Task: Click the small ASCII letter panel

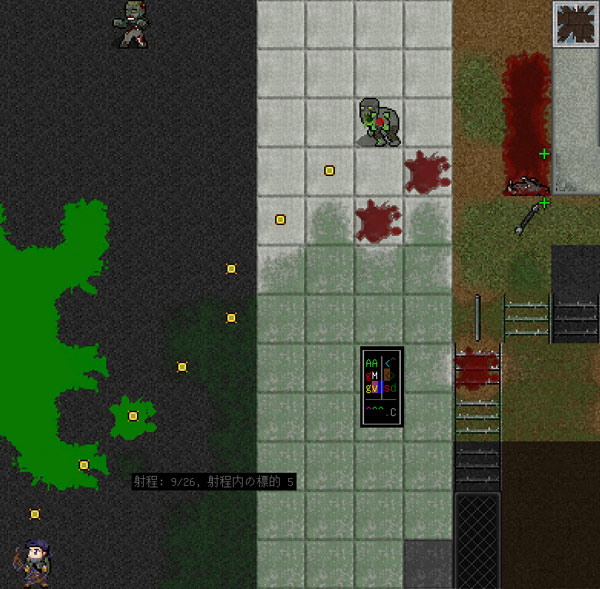Action: pos(381,387)
